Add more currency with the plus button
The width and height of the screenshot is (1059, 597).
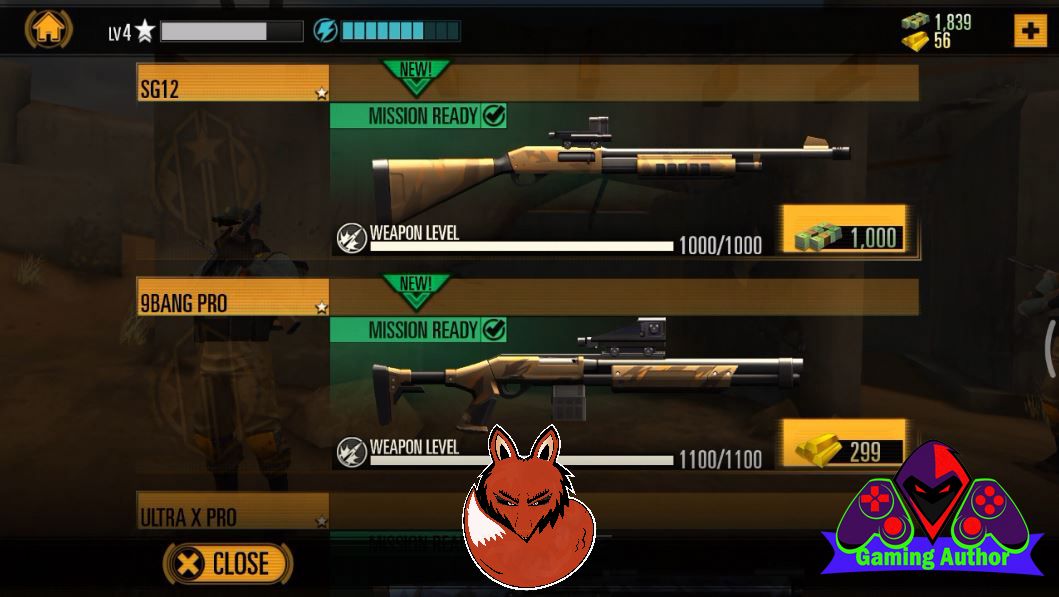pyautogui.click(x=1030, y=31)
